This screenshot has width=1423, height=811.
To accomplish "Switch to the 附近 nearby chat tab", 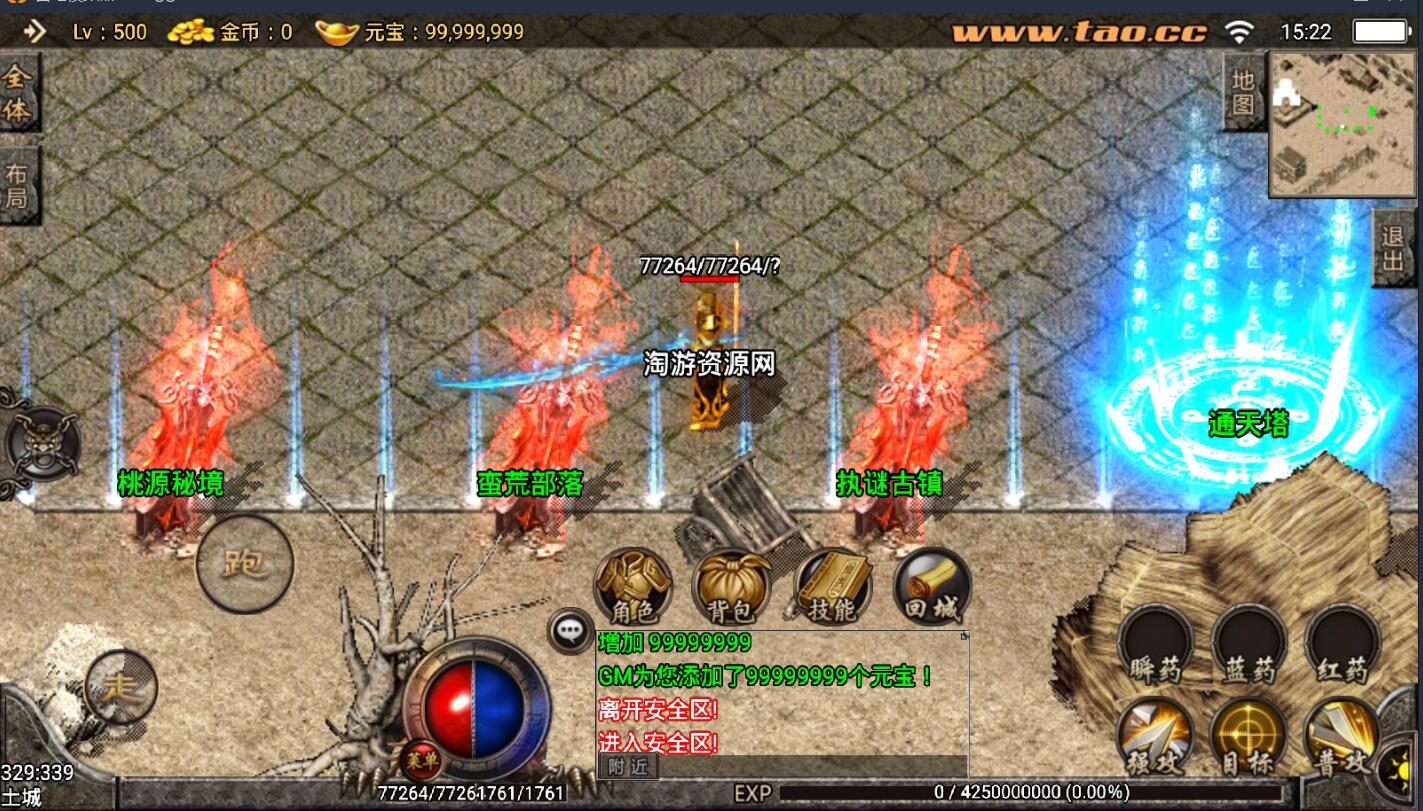I will 628,767.
